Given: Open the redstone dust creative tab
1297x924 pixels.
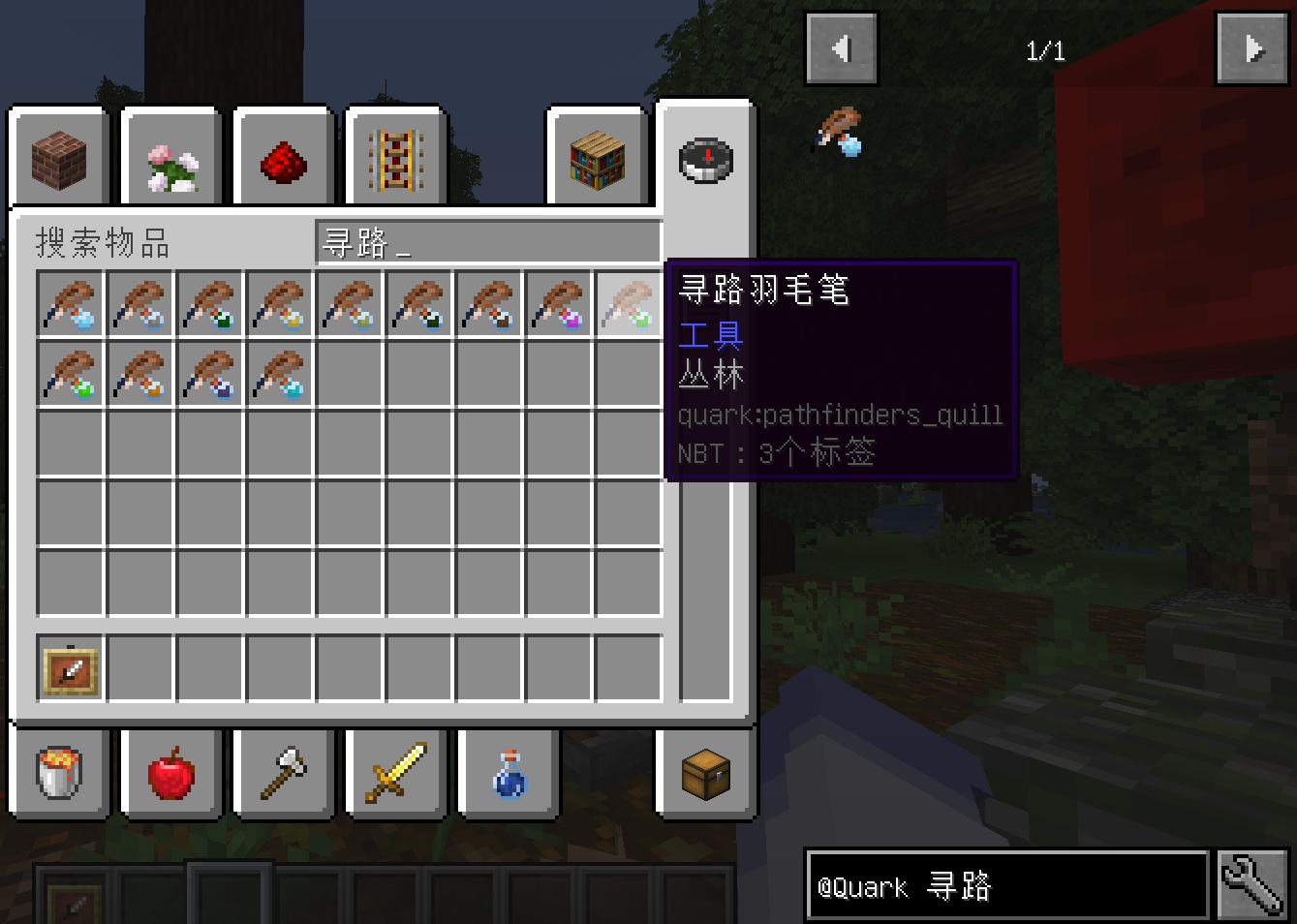Looking at the screenshot, I should pyautogui.click(x=283, y=158).
